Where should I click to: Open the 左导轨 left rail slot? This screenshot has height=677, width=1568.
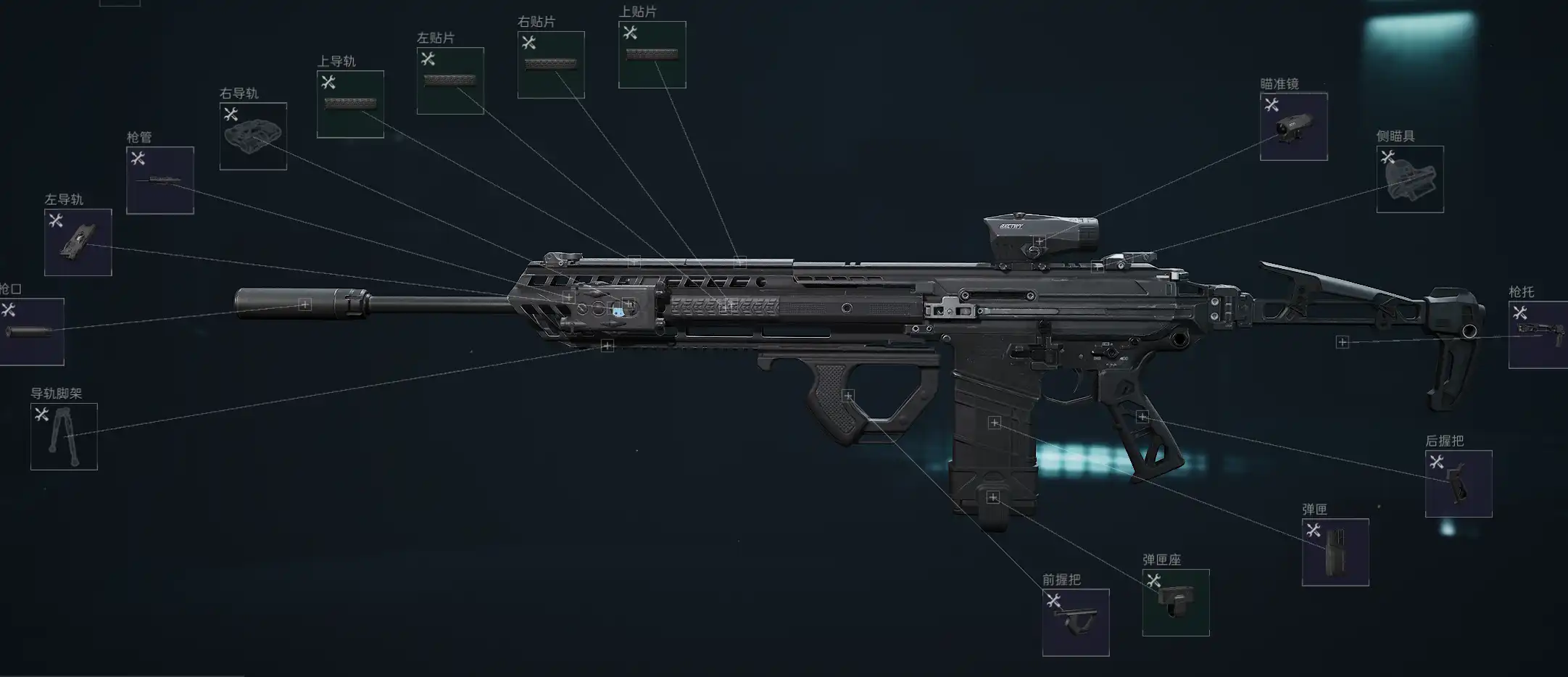pyautogui.click(x=78, y=243)
